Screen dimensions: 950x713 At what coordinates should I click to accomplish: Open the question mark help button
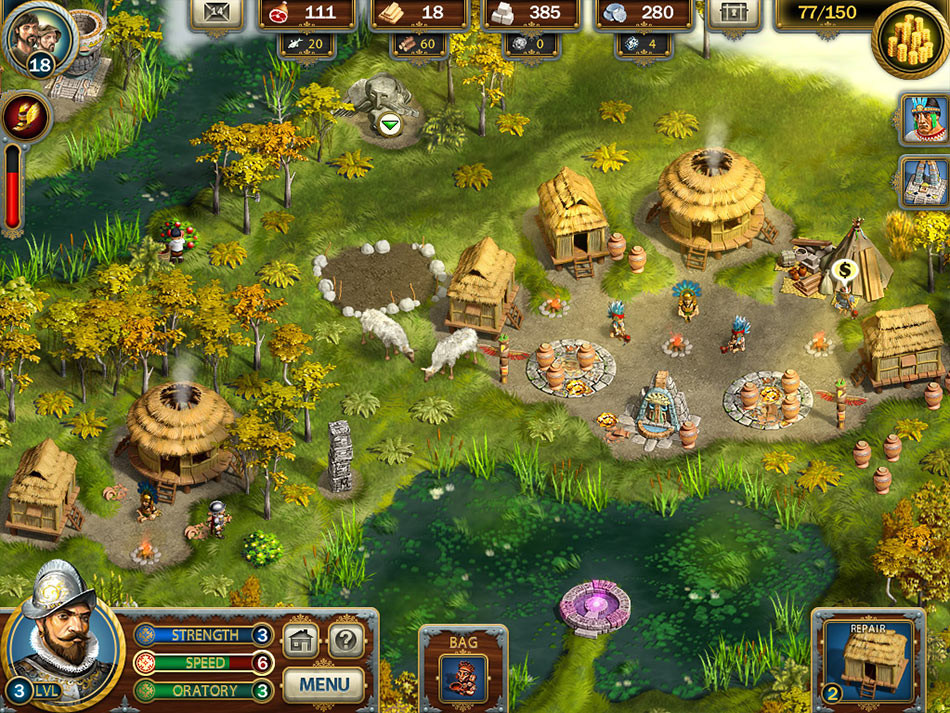click(x=346, y=640)
